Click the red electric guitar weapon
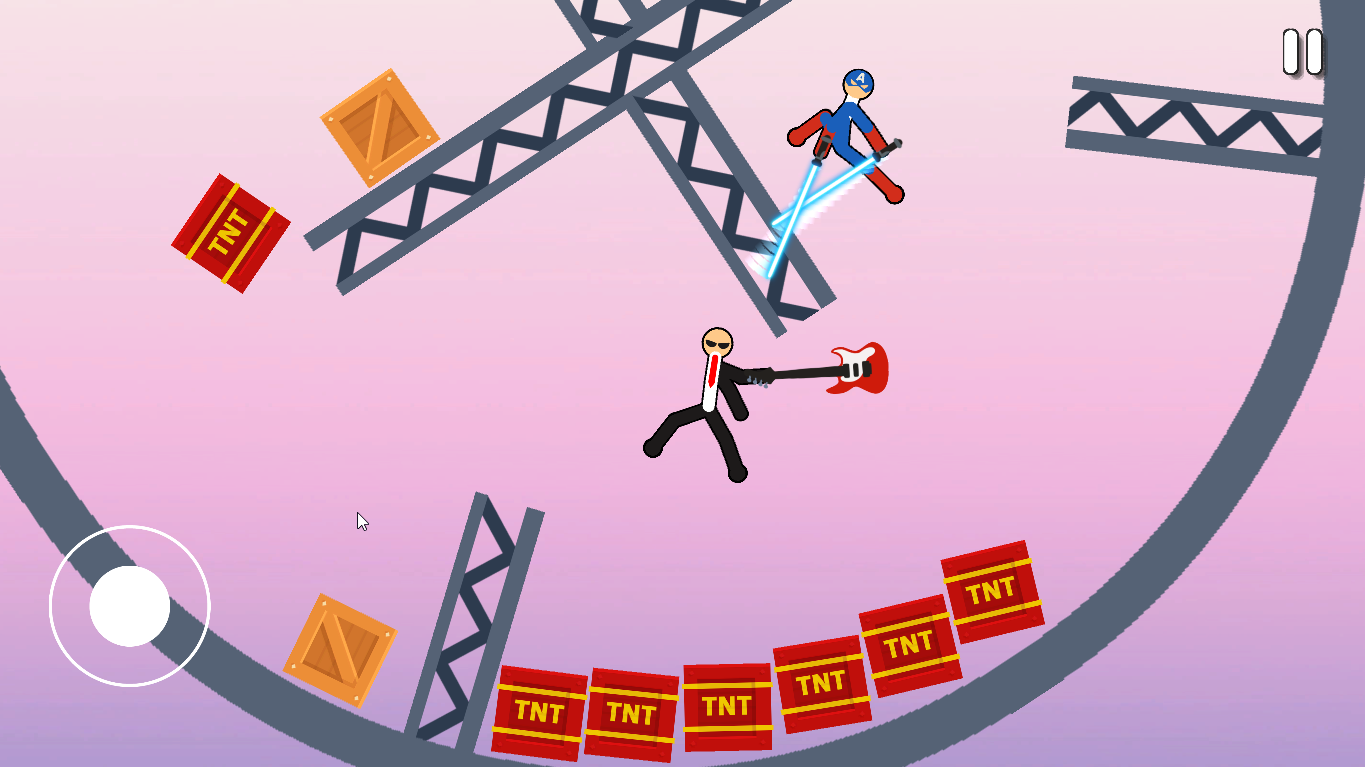 [x=860, y=370]
